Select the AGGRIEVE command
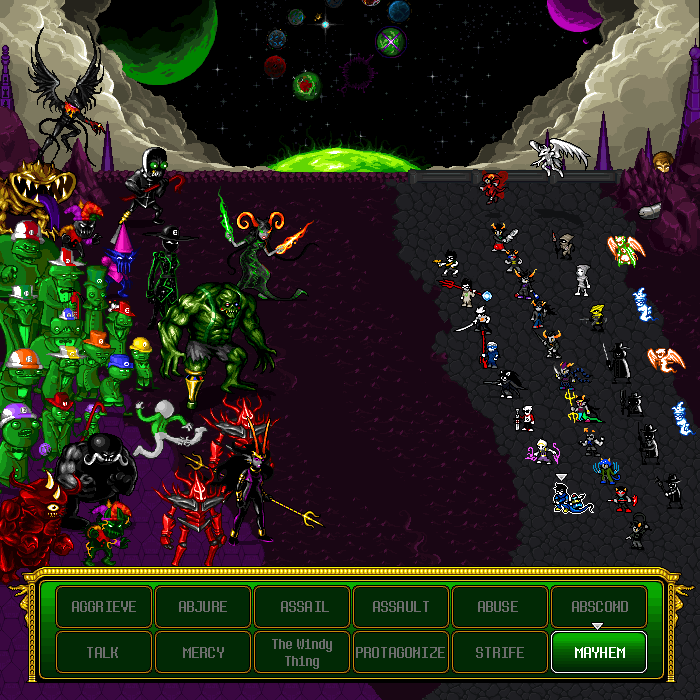The image size is (700, 700). pos(104,607)
